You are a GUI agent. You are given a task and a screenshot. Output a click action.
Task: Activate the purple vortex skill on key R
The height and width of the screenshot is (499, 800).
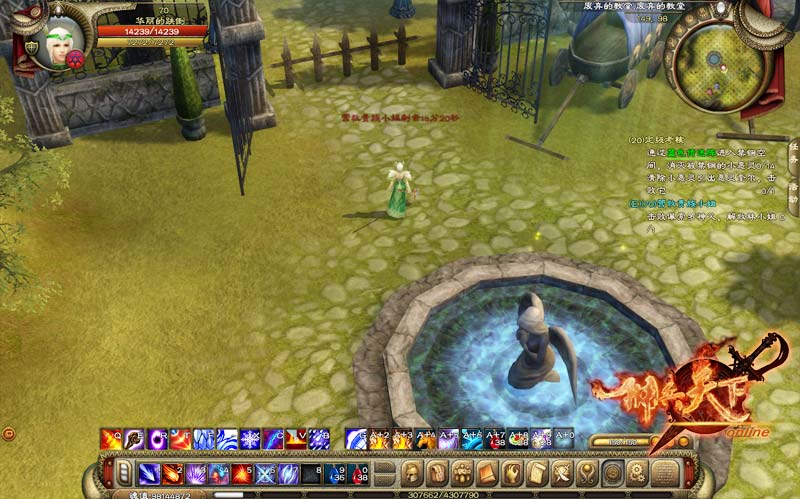[x=158, y=439]
